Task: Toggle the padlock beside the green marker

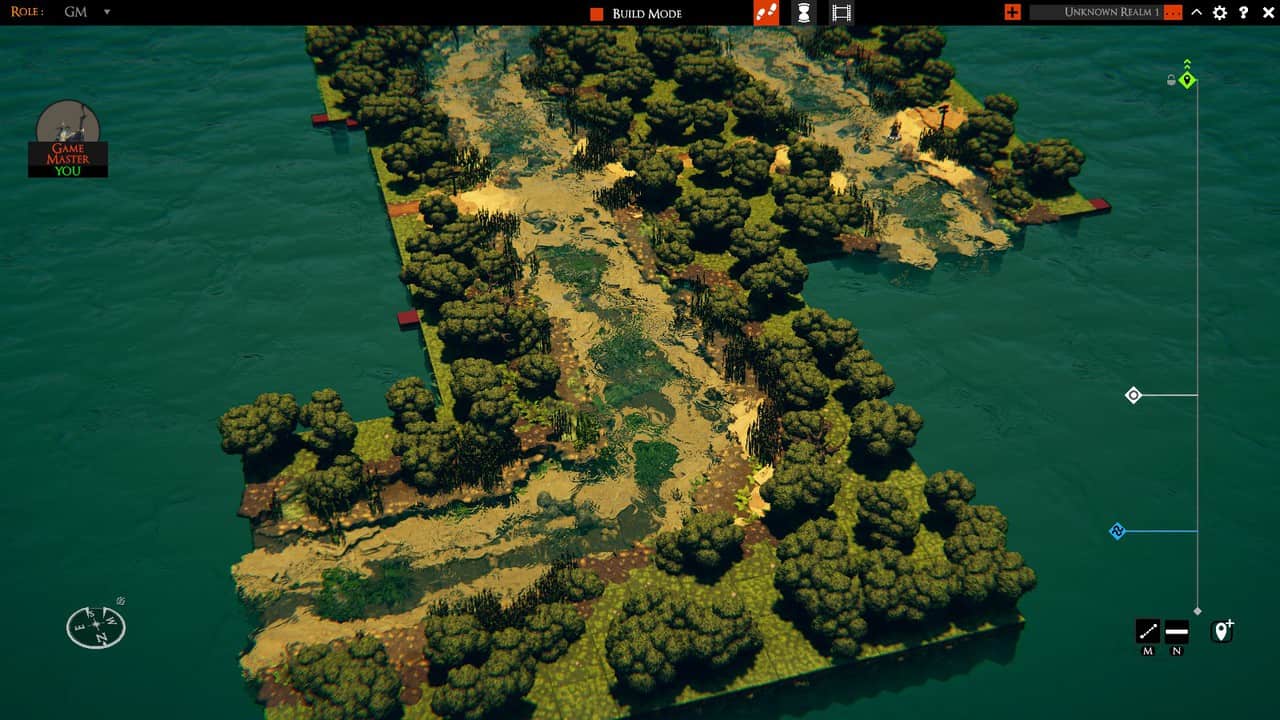Action: coord(1171,80)
